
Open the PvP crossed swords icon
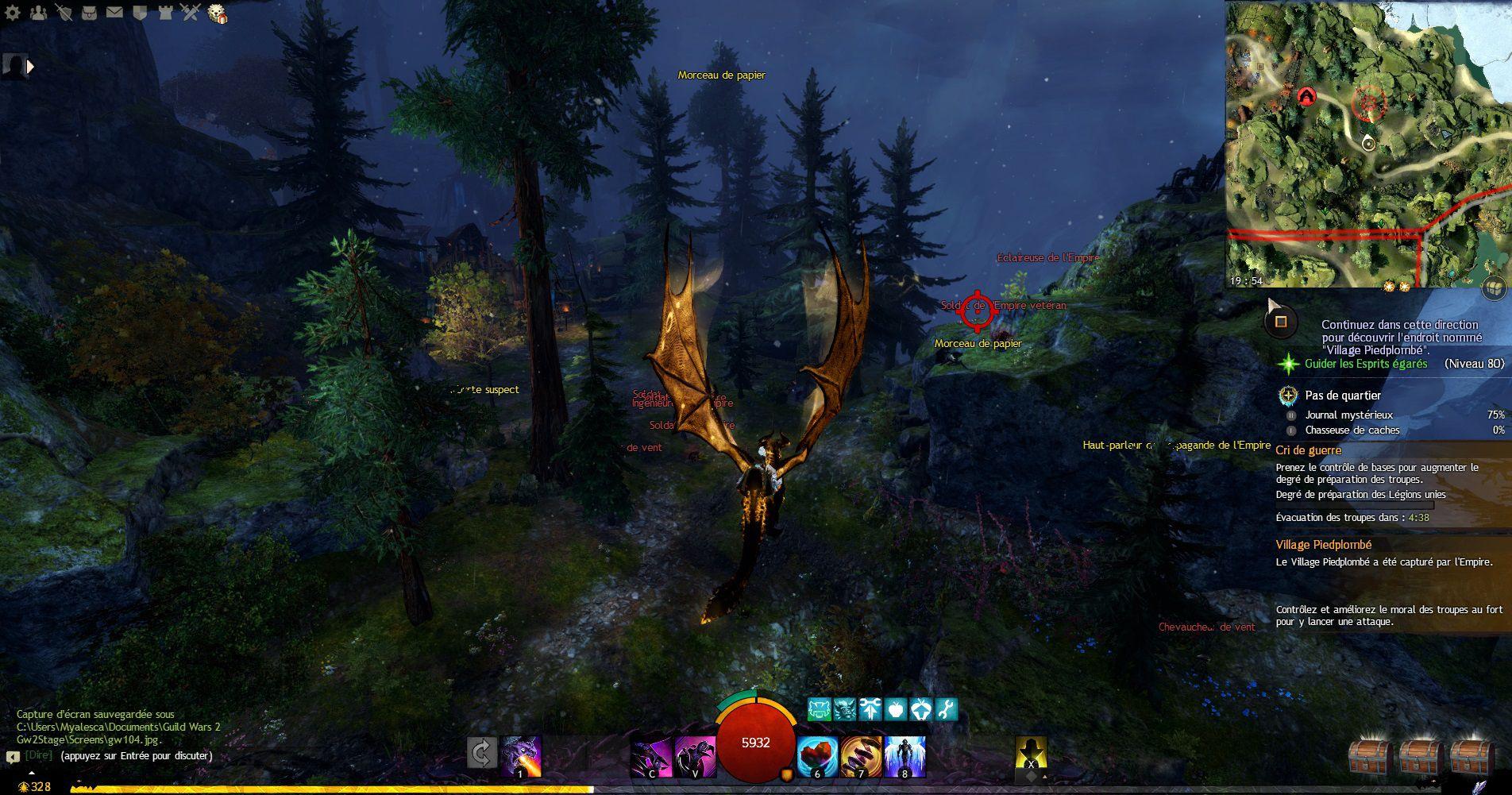pos(190,12)
